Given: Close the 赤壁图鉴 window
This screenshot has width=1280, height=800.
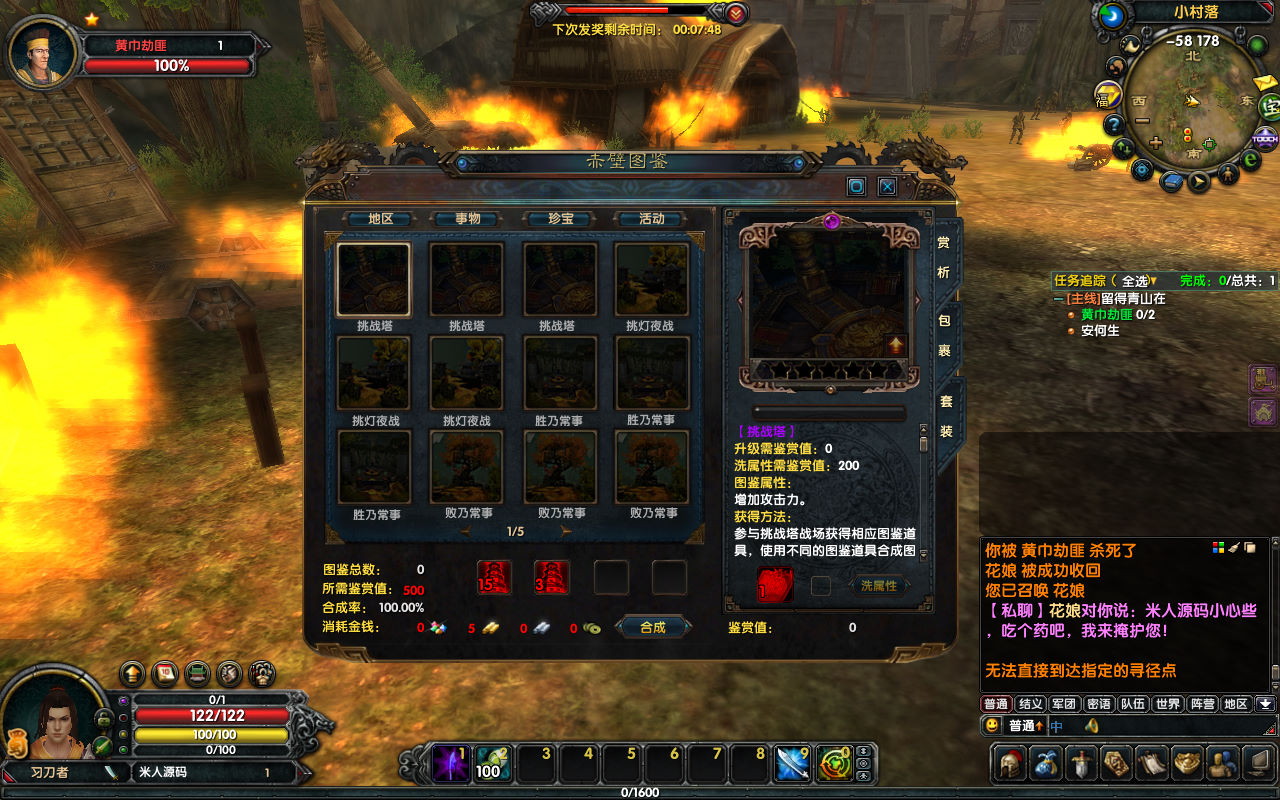Looking at the screenshot, I should coord(887,186).
